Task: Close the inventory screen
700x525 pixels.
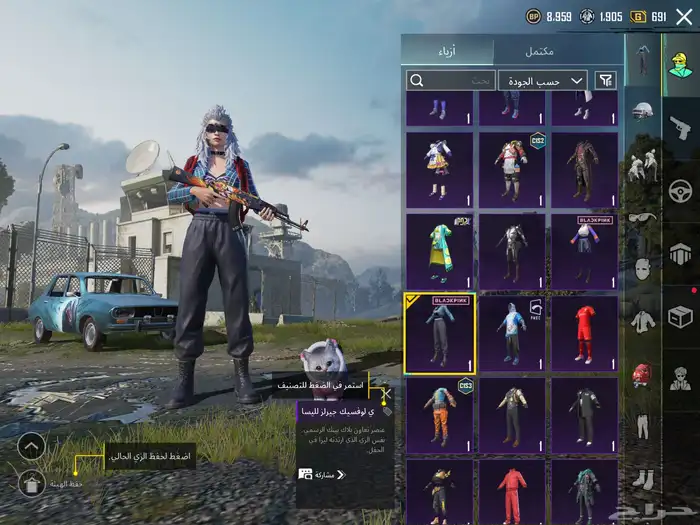Action: (684, 17)
